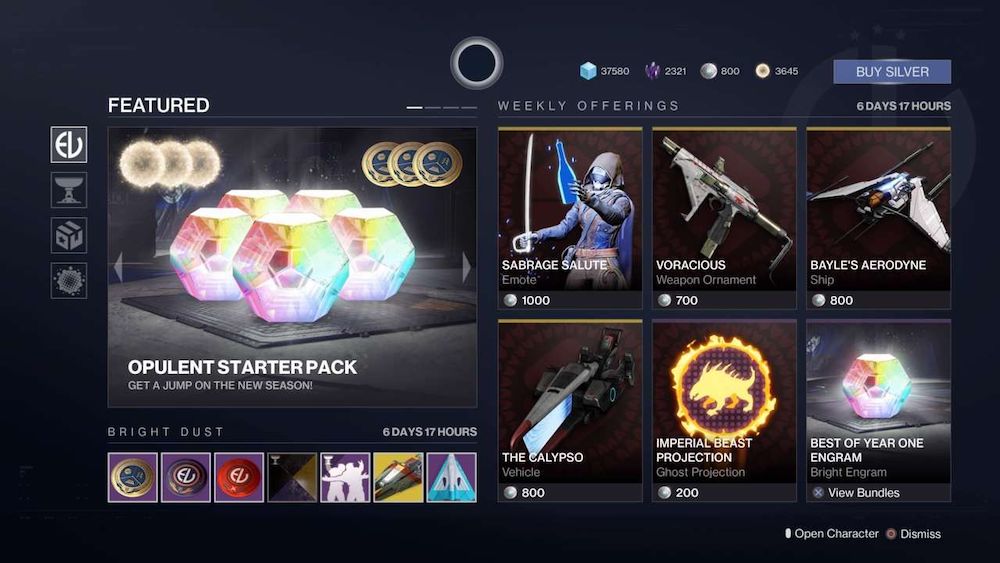
Task: Open the chalice icon store category
Action: point(69,190)
